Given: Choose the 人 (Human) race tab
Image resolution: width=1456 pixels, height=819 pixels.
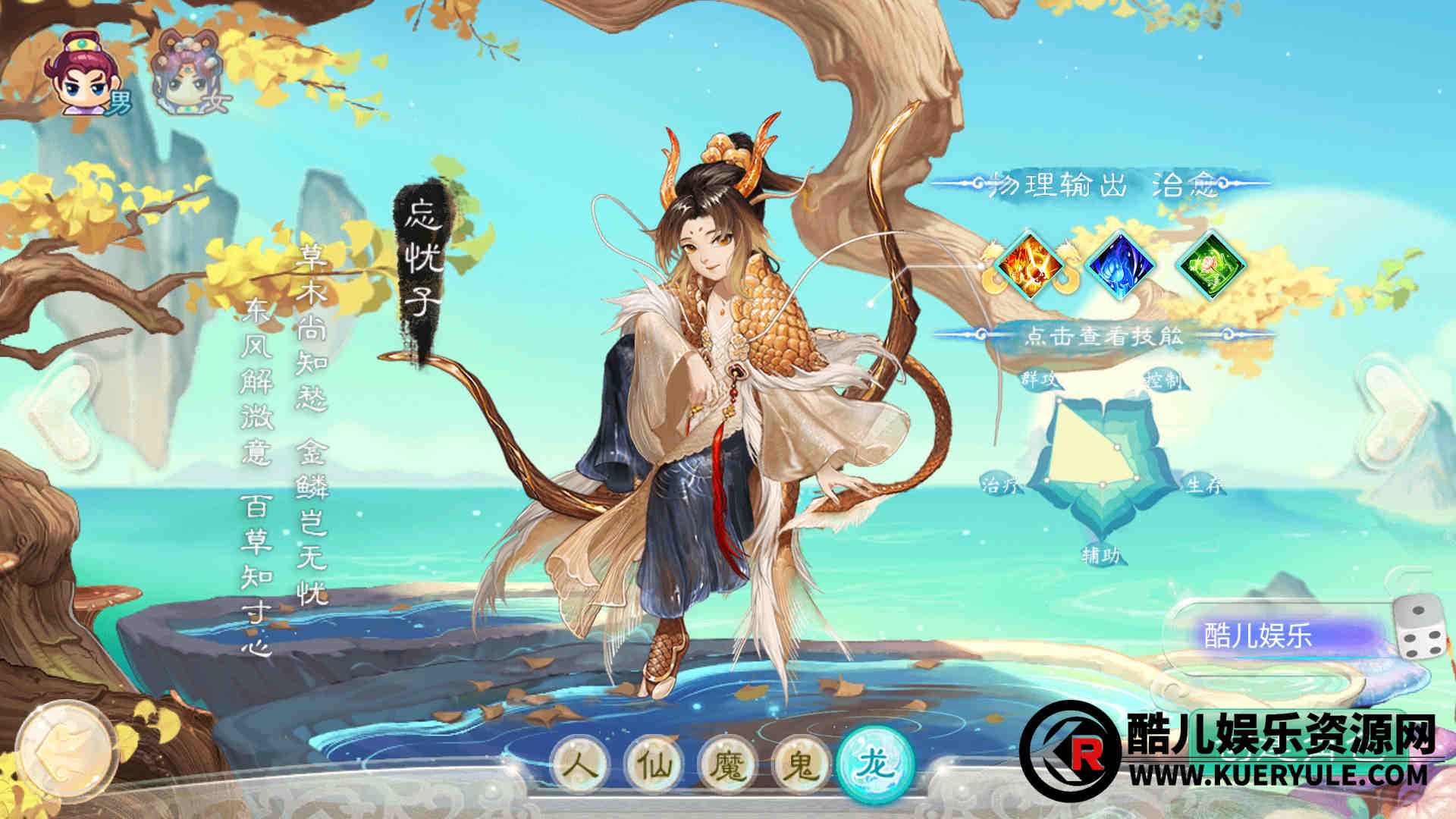Looking at the screenshot, I should pos(582,764).
